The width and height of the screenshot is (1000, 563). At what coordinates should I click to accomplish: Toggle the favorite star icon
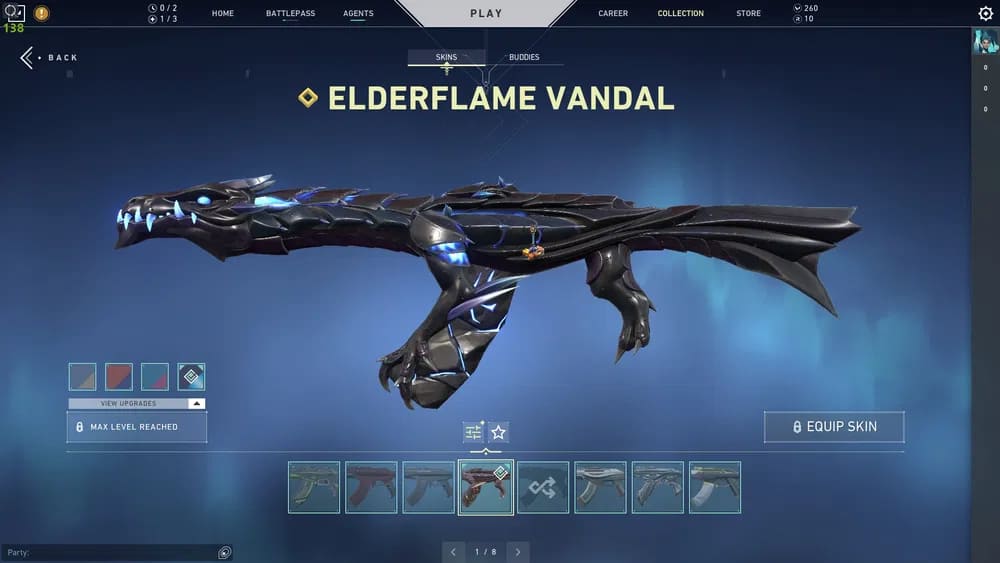[498, 432]
